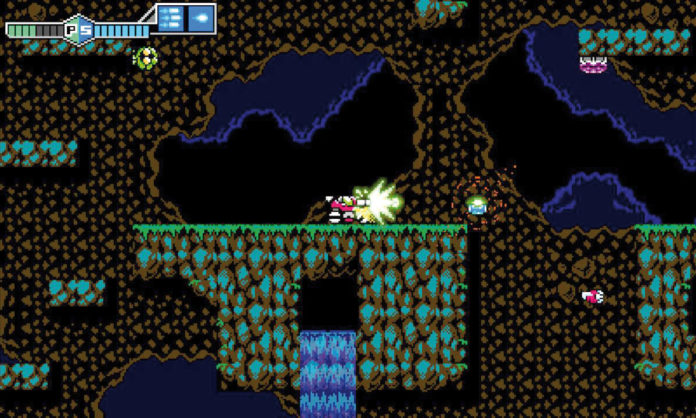Select the triple-missile sub-weapon icon
Image resolution: width=696 pixels, height=418 pixels.
tap(170, 18)
